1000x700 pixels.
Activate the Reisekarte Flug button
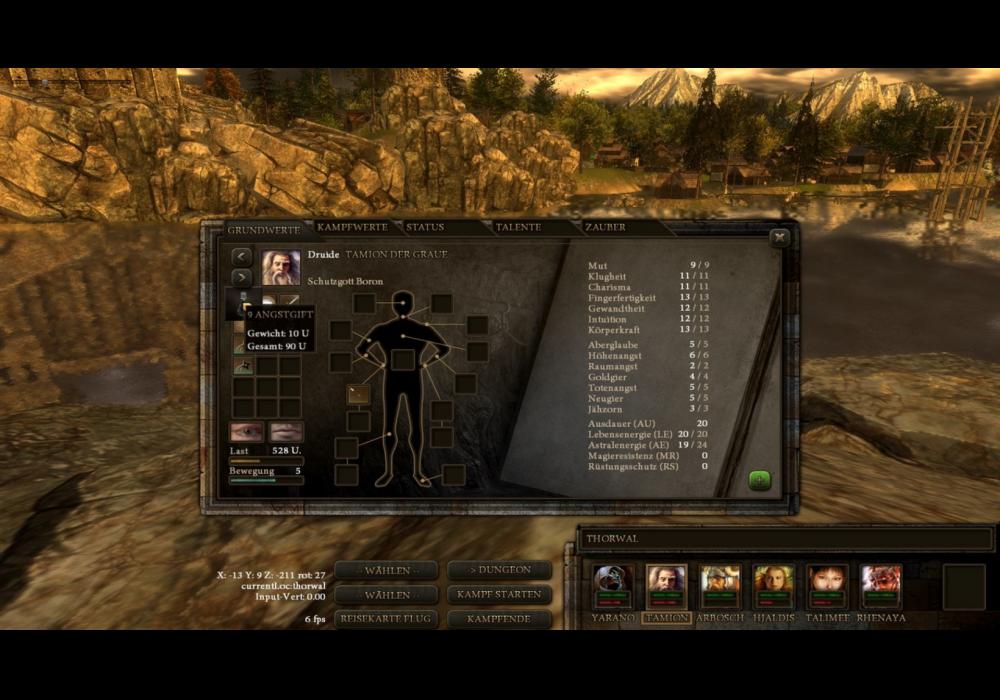386,618
